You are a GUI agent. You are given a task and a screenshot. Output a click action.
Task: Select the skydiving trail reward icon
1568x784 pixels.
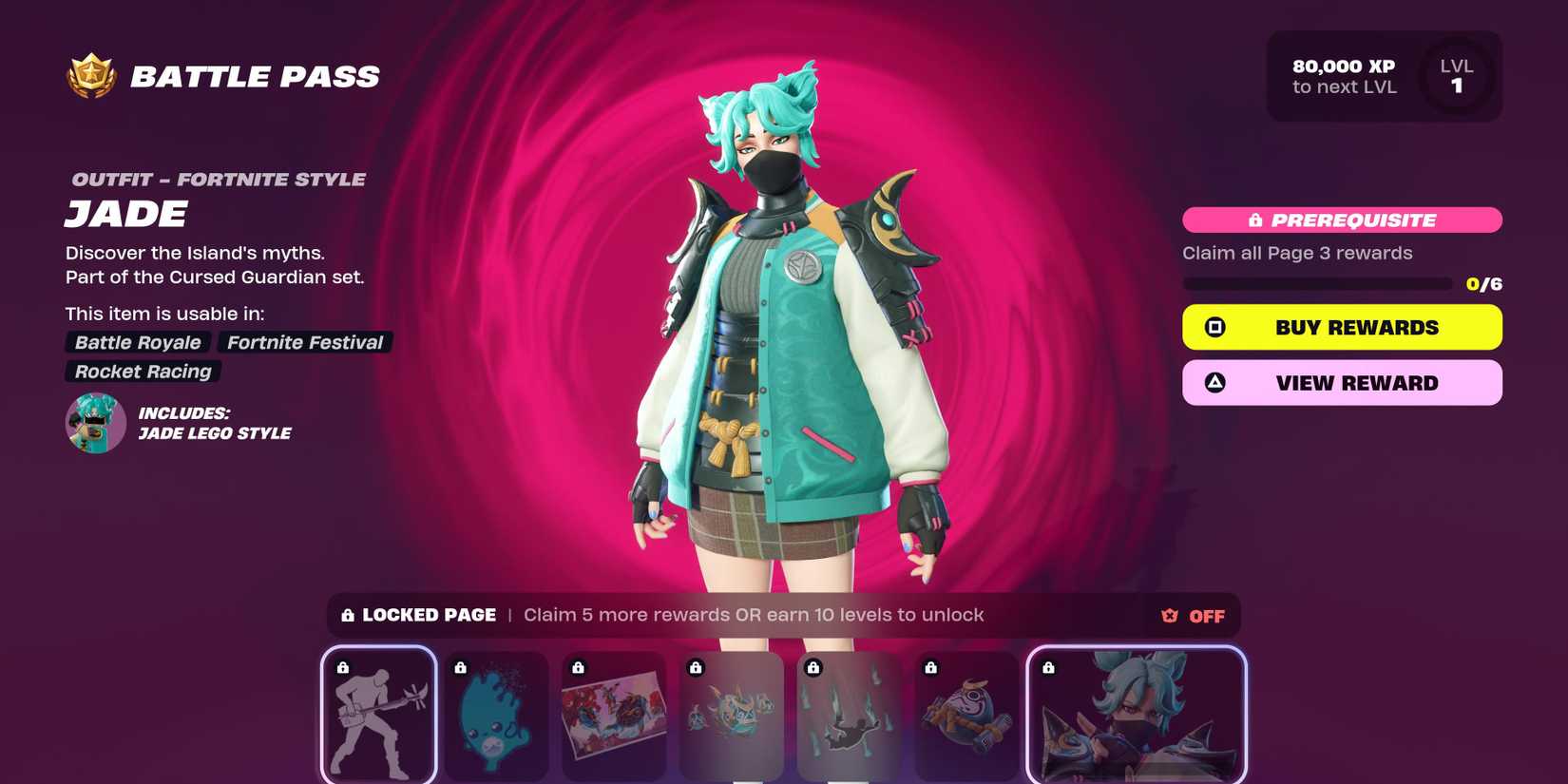point(850,717)
